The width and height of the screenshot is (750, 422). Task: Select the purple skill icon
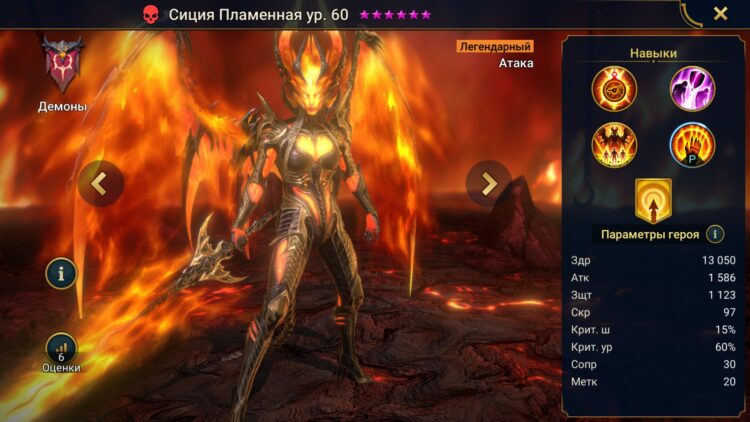692,88
